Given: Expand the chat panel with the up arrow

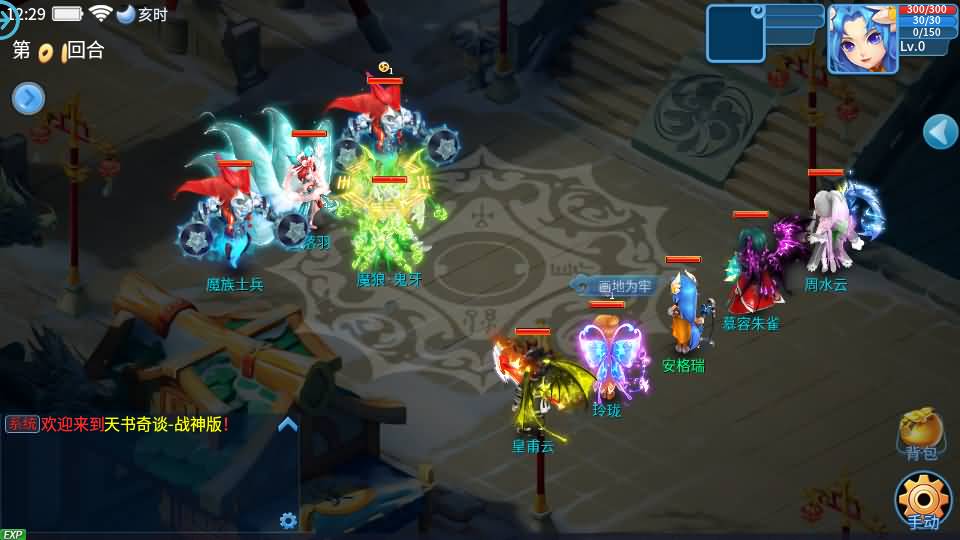Looking at the screenshot, I should coord(288,424).
